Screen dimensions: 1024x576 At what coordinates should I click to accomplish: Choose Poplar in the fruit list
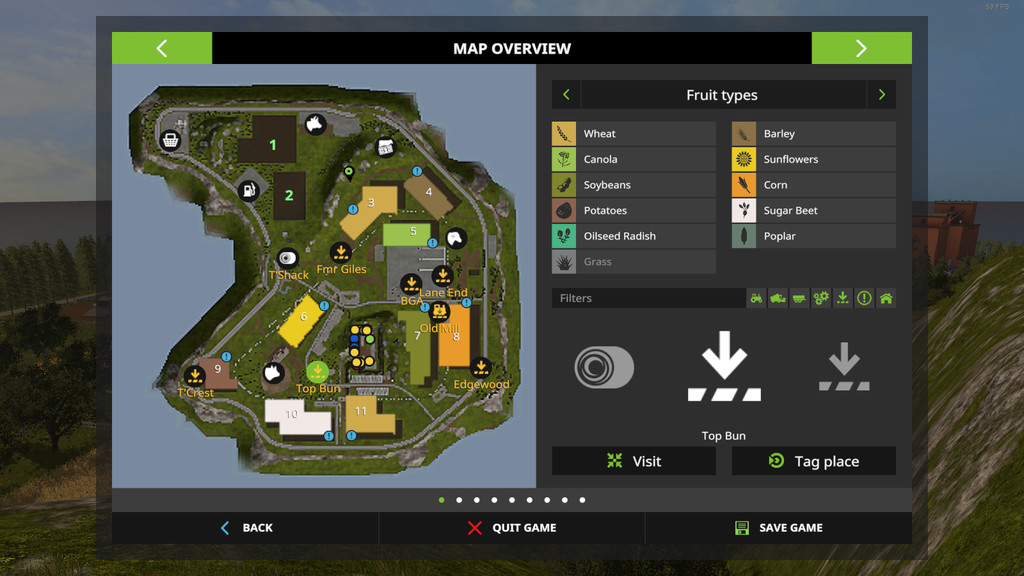coord(814,236)
